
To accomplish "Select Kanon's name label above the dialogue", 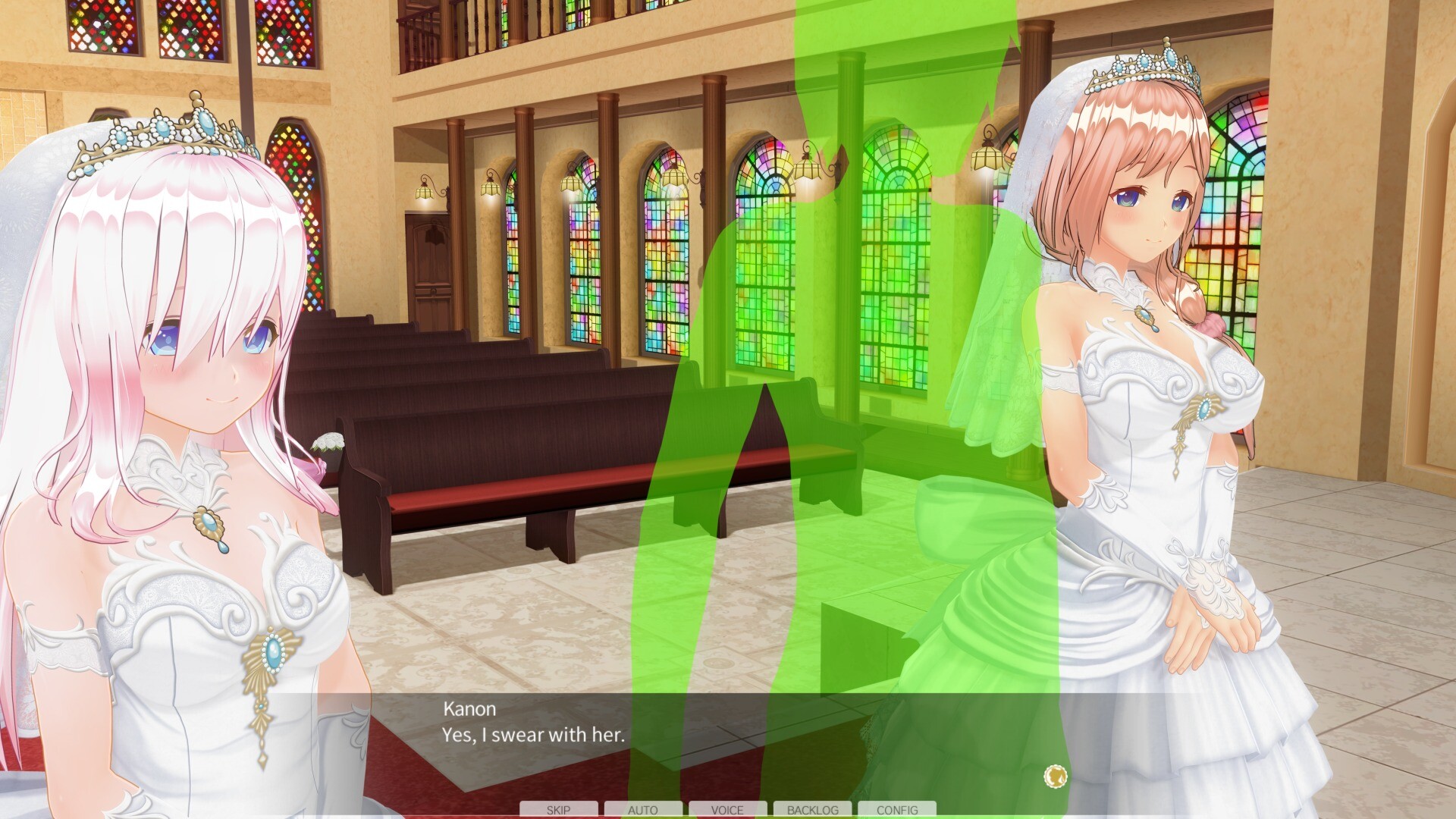I will point(468,709).
